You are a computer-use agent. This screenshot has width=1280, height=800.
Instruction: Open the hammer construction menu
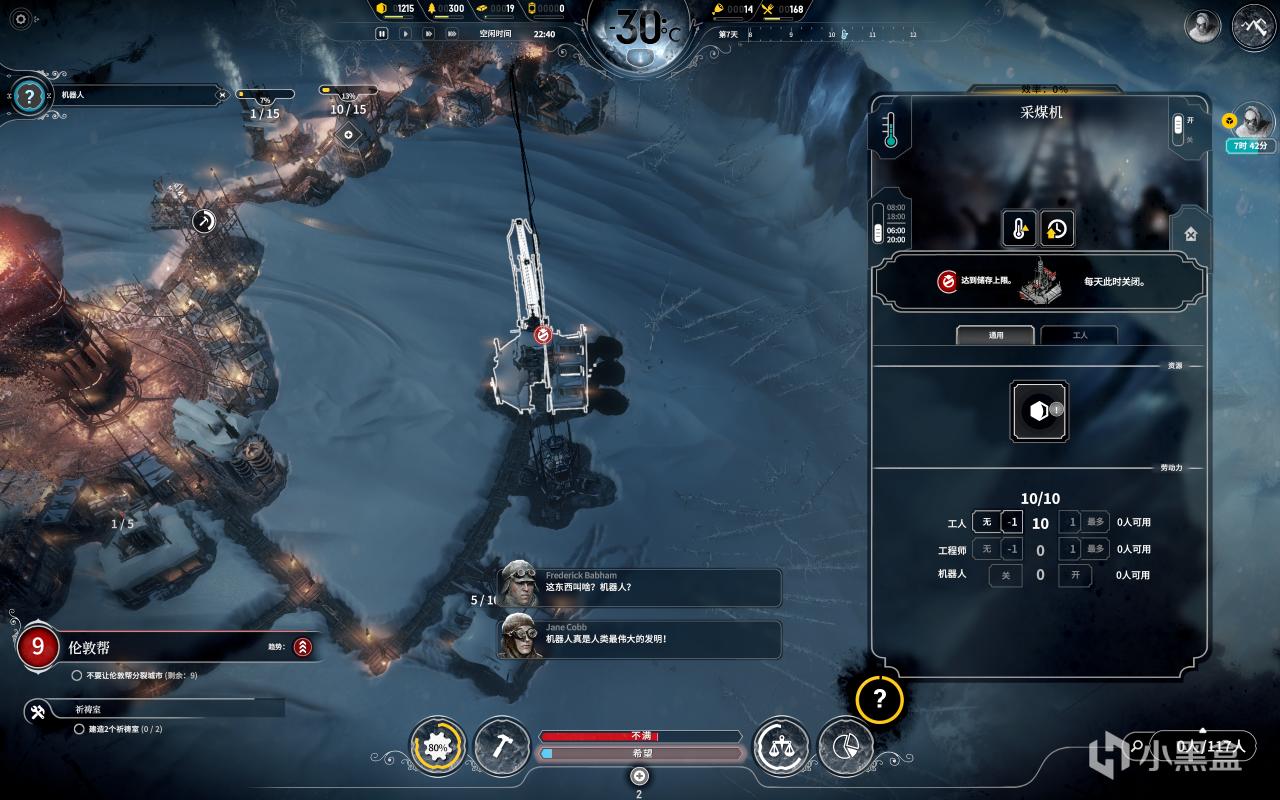(x=501, y=746)
